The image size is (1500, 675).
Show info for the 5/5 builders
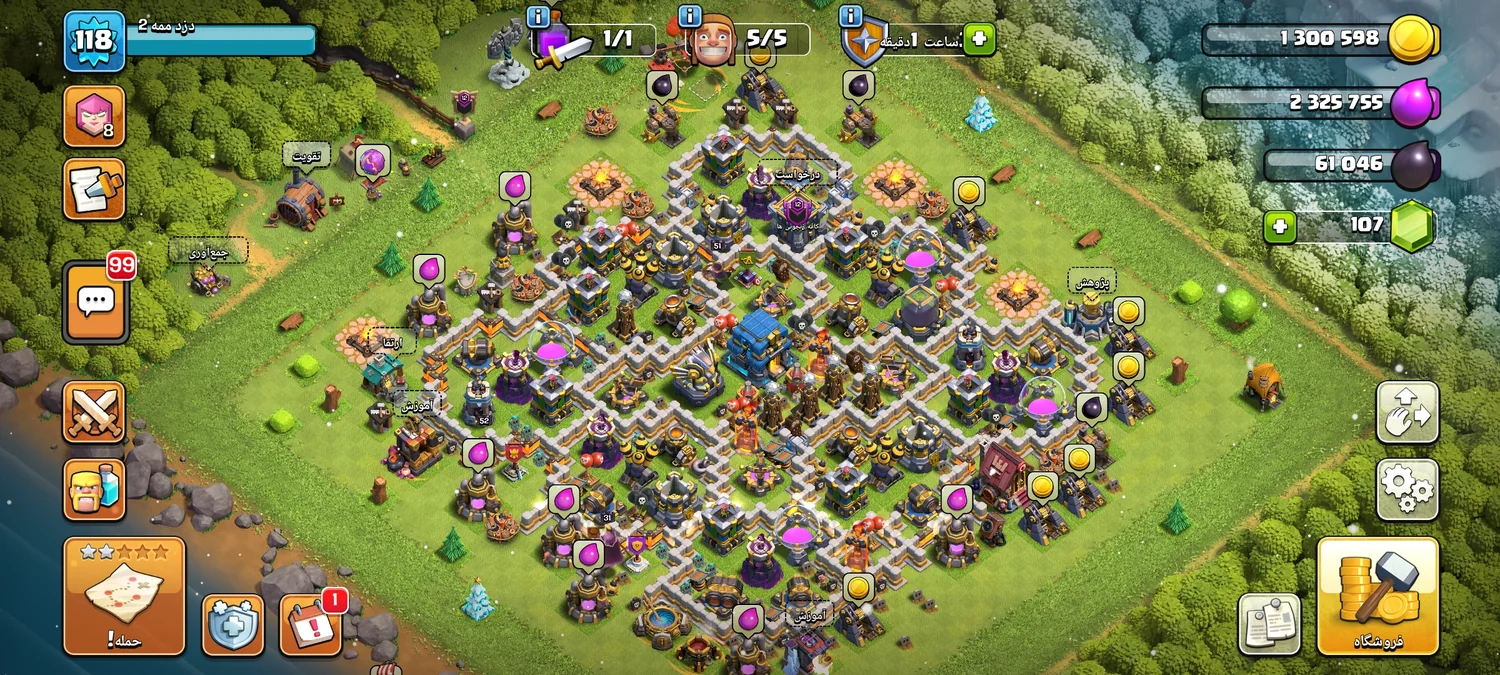click(689, 16)
